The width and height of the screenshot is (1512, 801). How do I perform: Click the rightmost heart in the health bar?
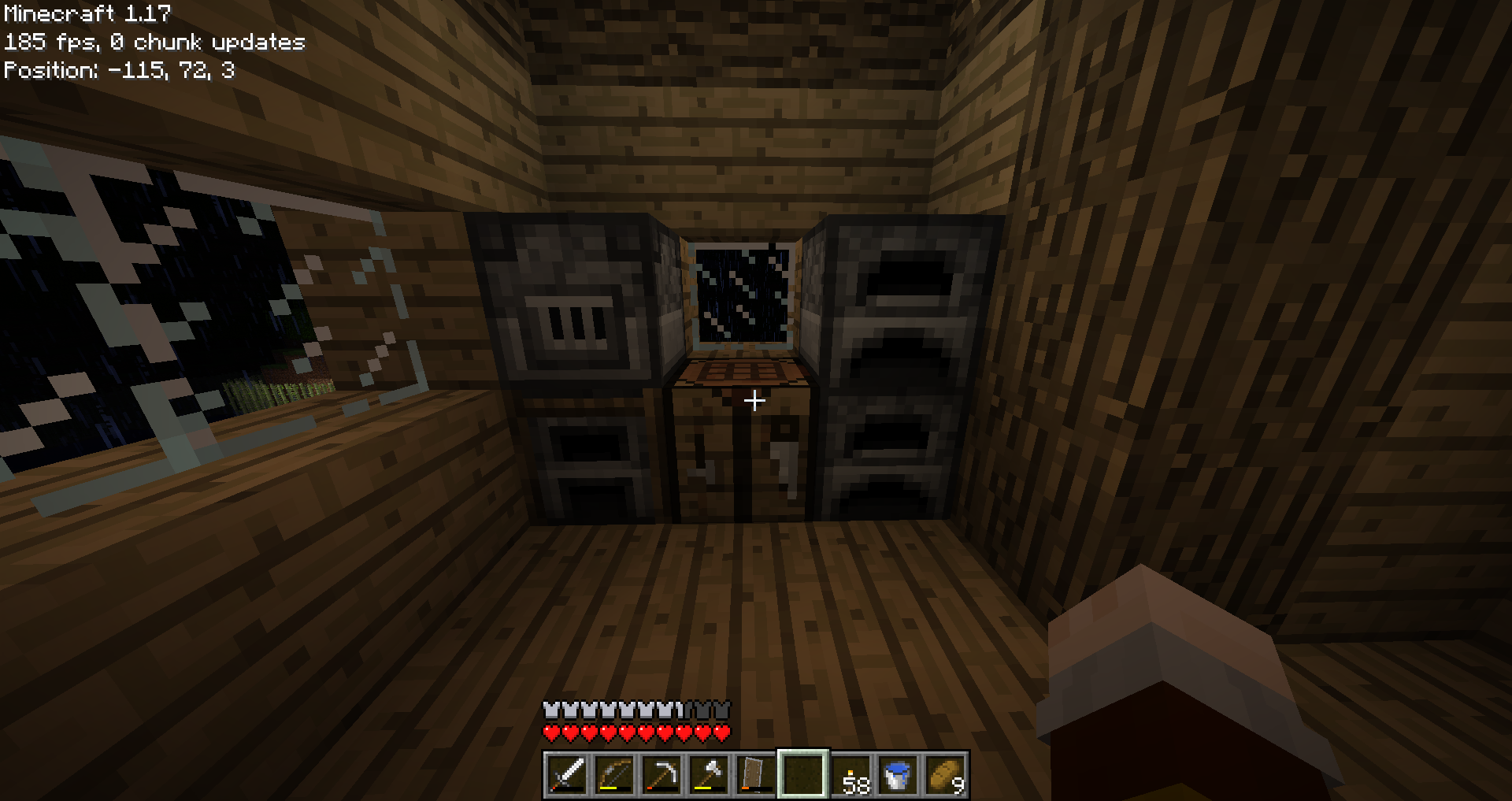click(721, 730)
